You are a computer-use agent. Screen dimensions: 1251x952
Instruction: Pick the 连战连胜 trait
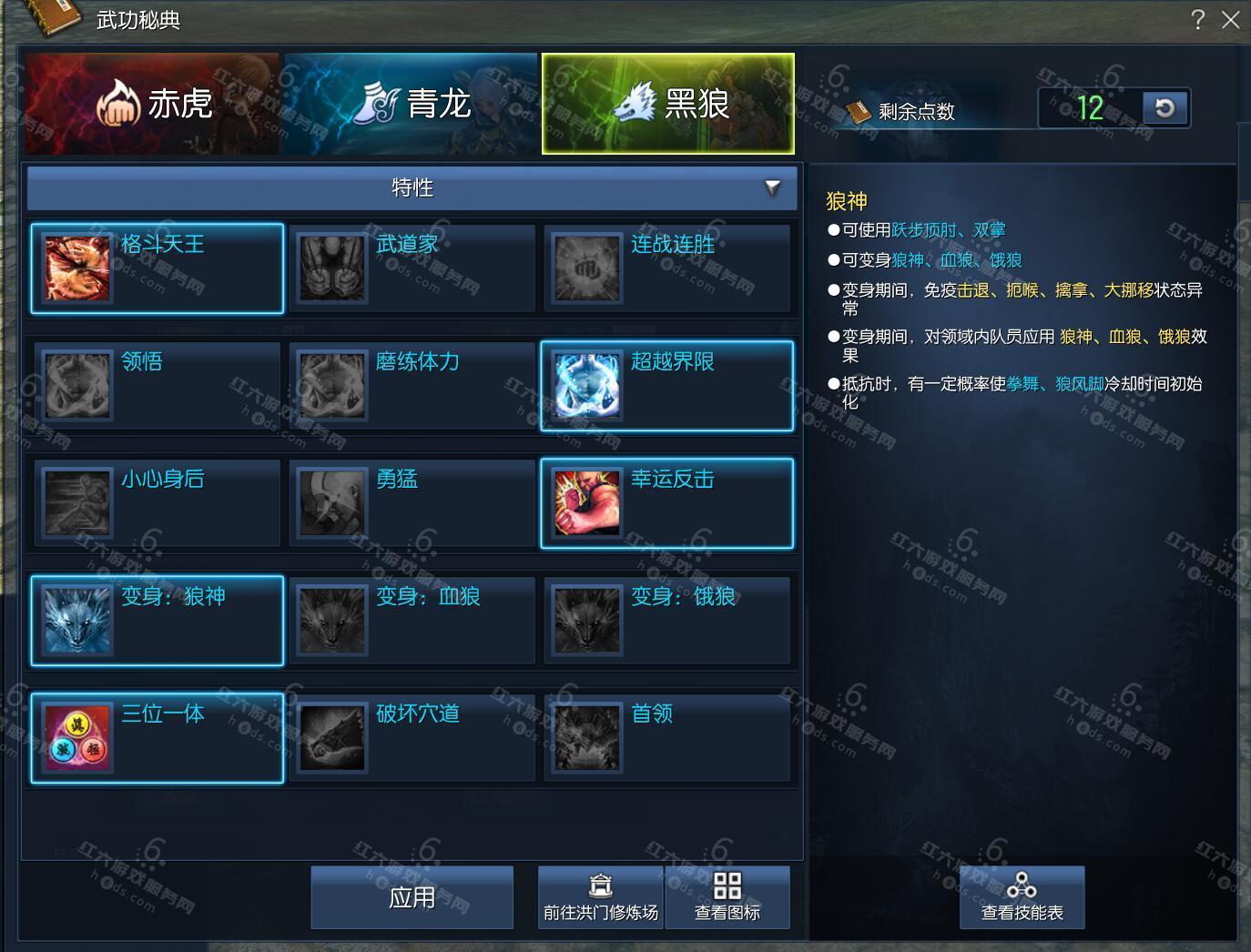[667, 268]
